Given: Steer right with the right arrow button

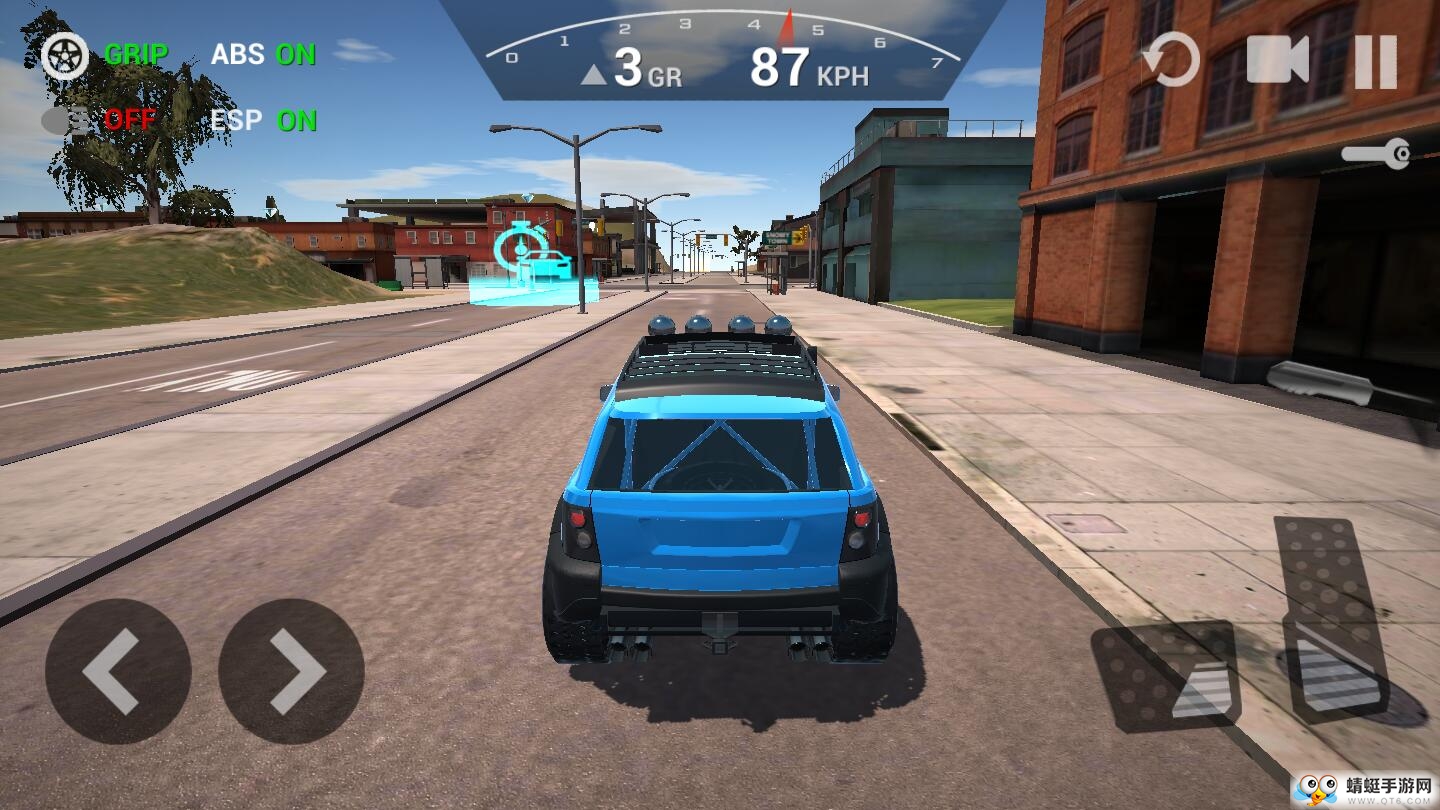Looking at the screenshot, I should [x=291, y=671].
